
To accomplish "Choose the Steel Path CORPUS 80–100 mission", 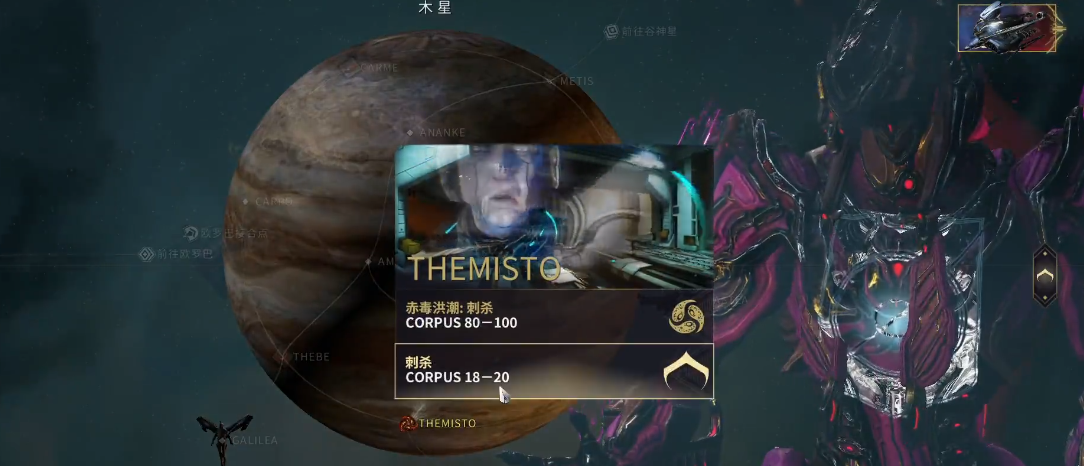I will [x=554, y=315].
